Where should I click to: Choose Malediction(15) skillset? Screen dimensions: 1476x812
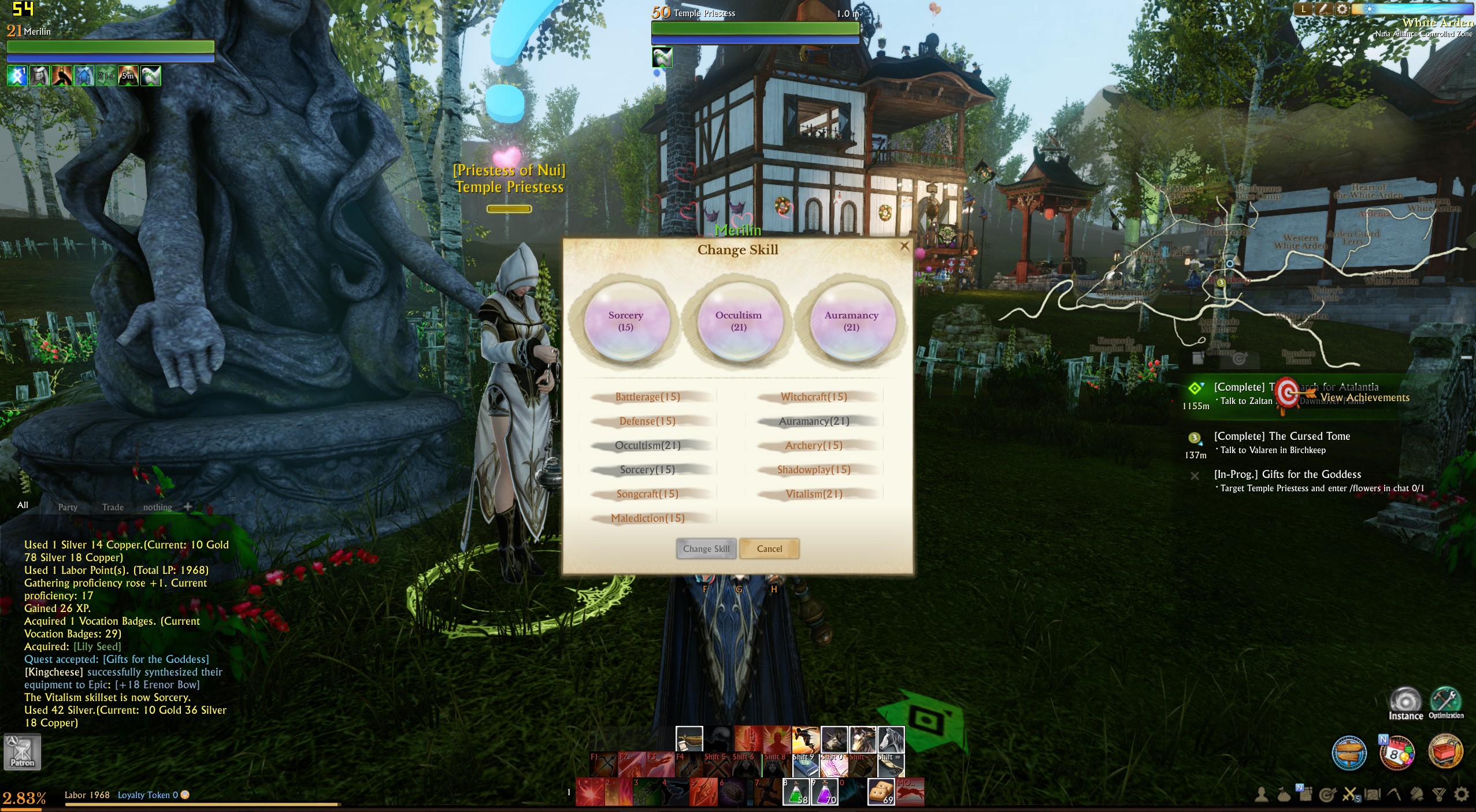pyautogui.click(x=647, y=518)
